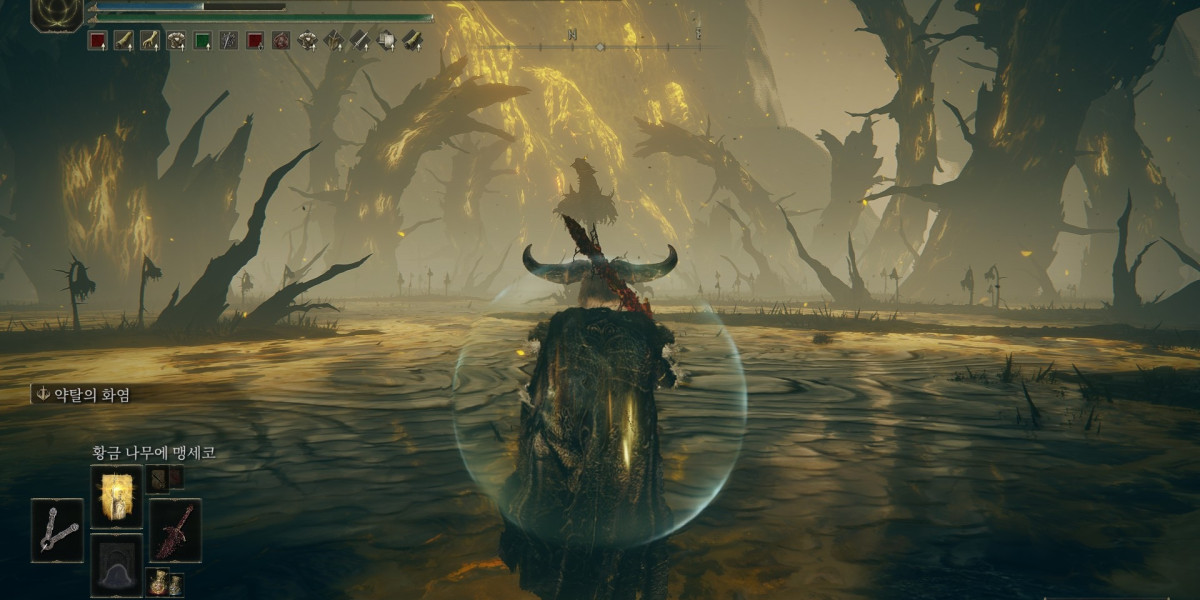Inspect the green square buff icon

coord(202,41)
